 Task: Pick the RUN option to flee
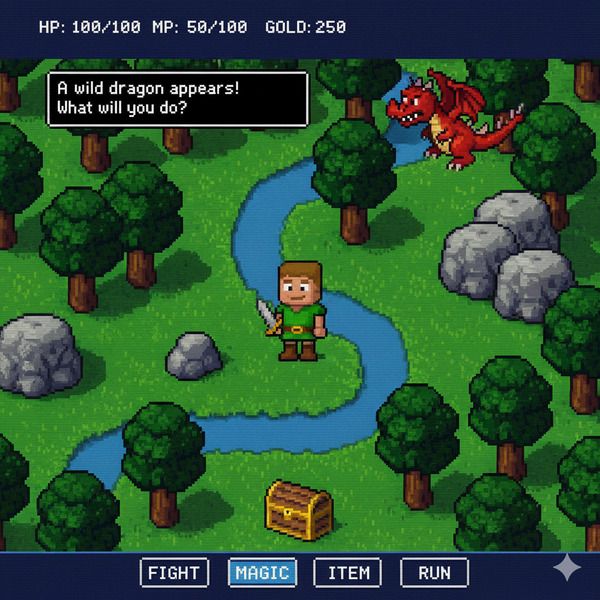[x=434, y=573]
